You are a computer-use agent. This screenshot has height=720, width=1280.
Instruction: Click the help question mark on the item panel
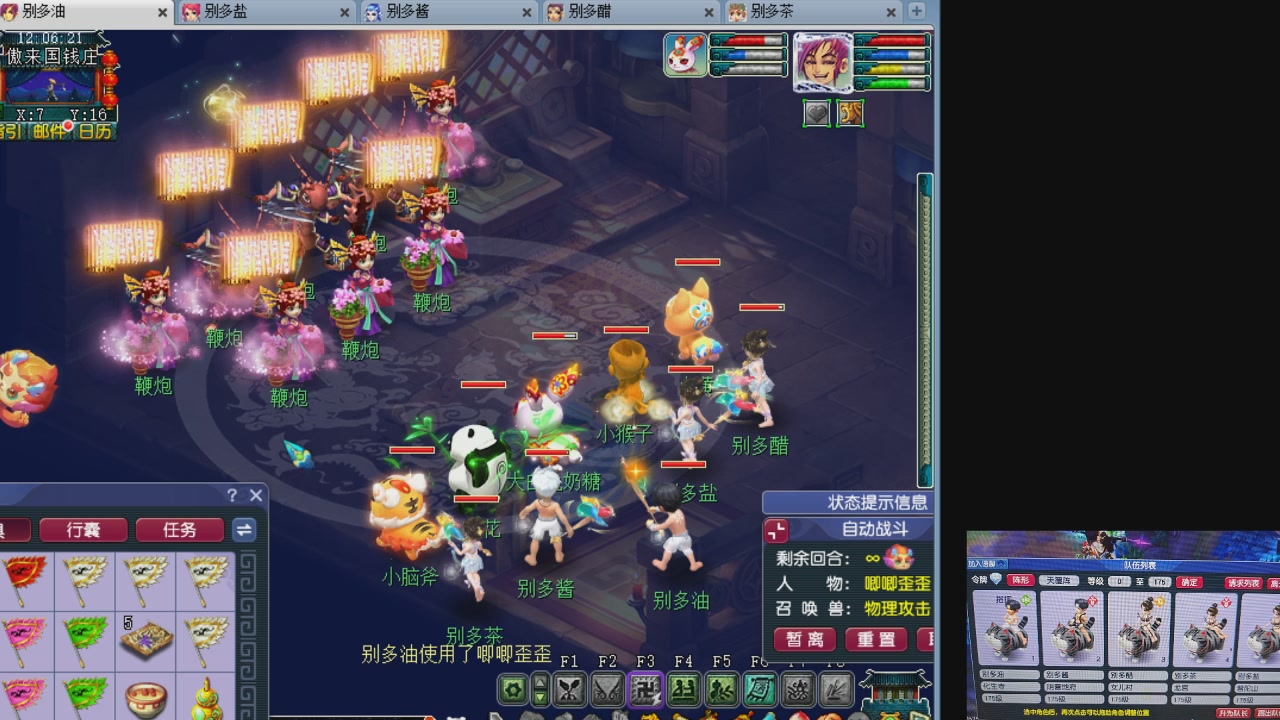232,495
